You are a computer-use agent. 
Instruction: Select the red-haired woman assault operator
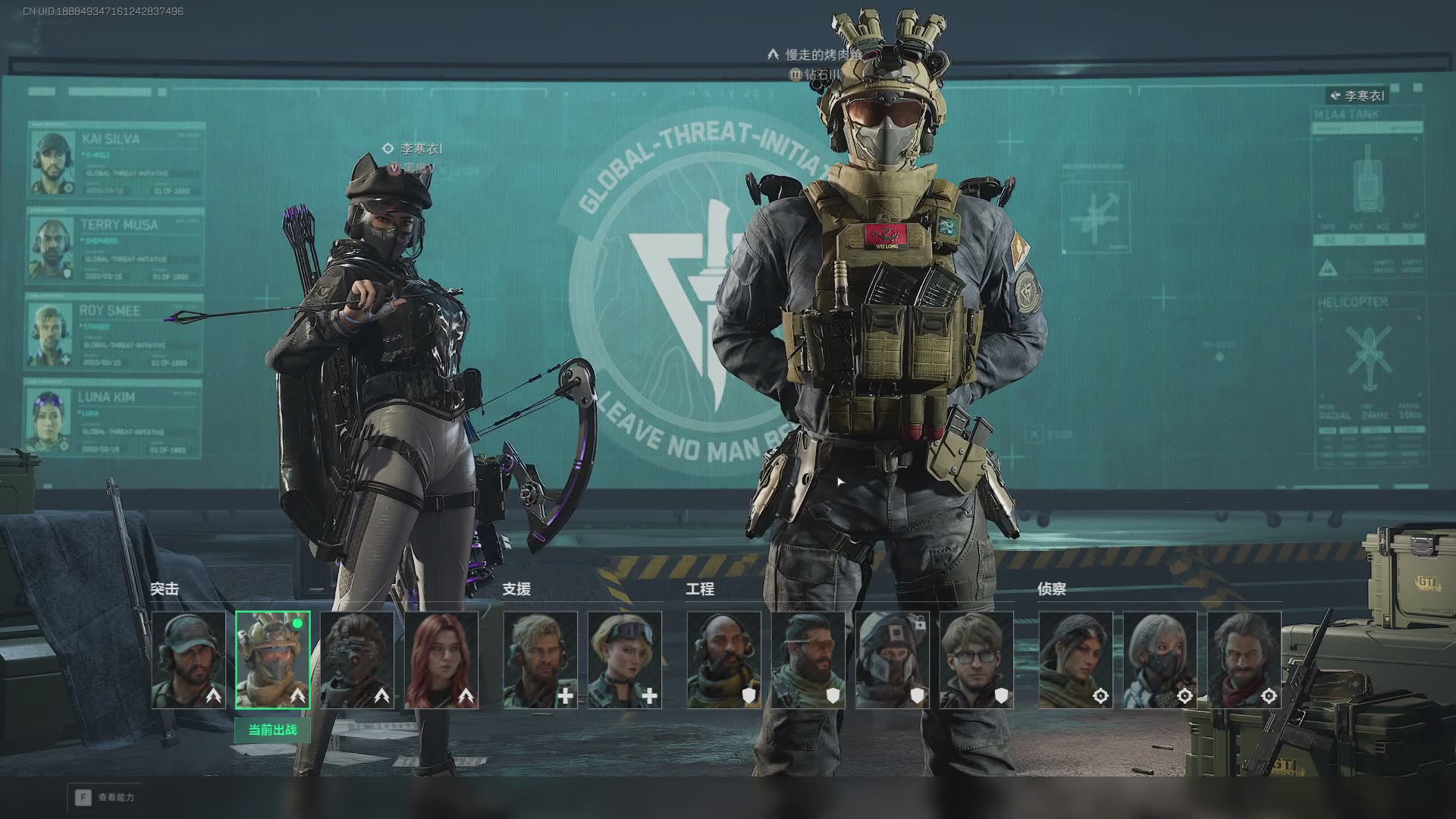[441, 660]
